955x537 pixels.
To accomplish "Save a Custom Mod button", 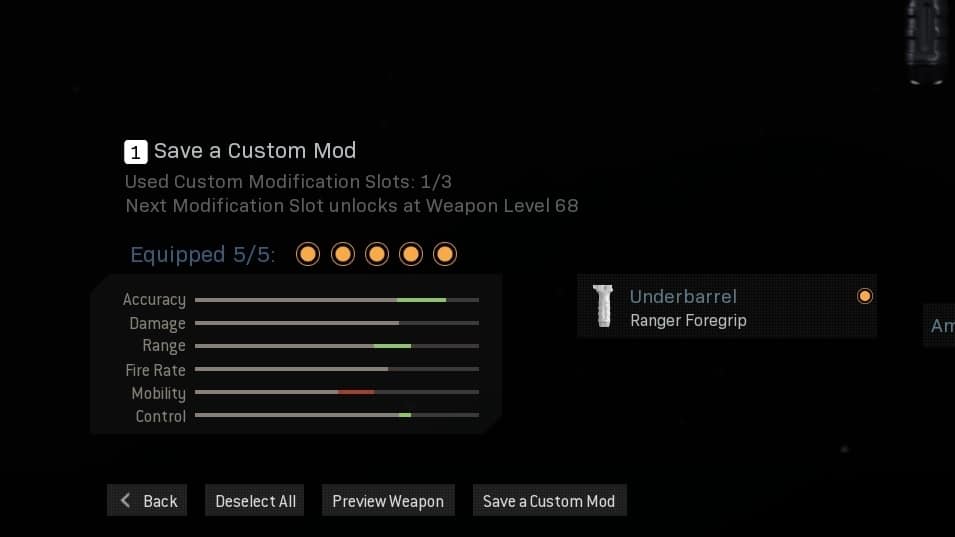I will [x=549, y=501].
